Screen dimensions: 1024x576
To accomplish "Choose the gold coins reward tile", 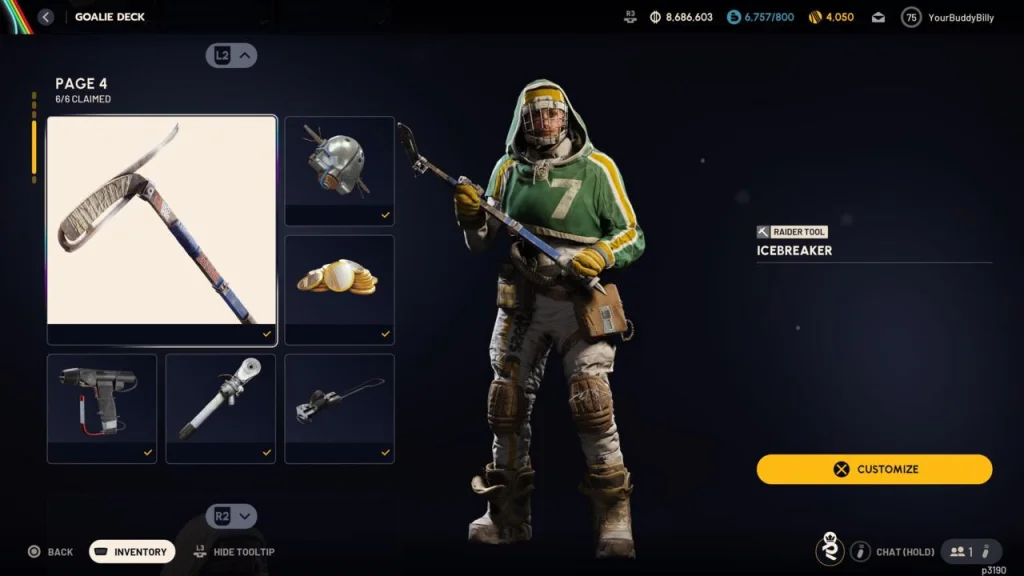I will click(339, 289).
